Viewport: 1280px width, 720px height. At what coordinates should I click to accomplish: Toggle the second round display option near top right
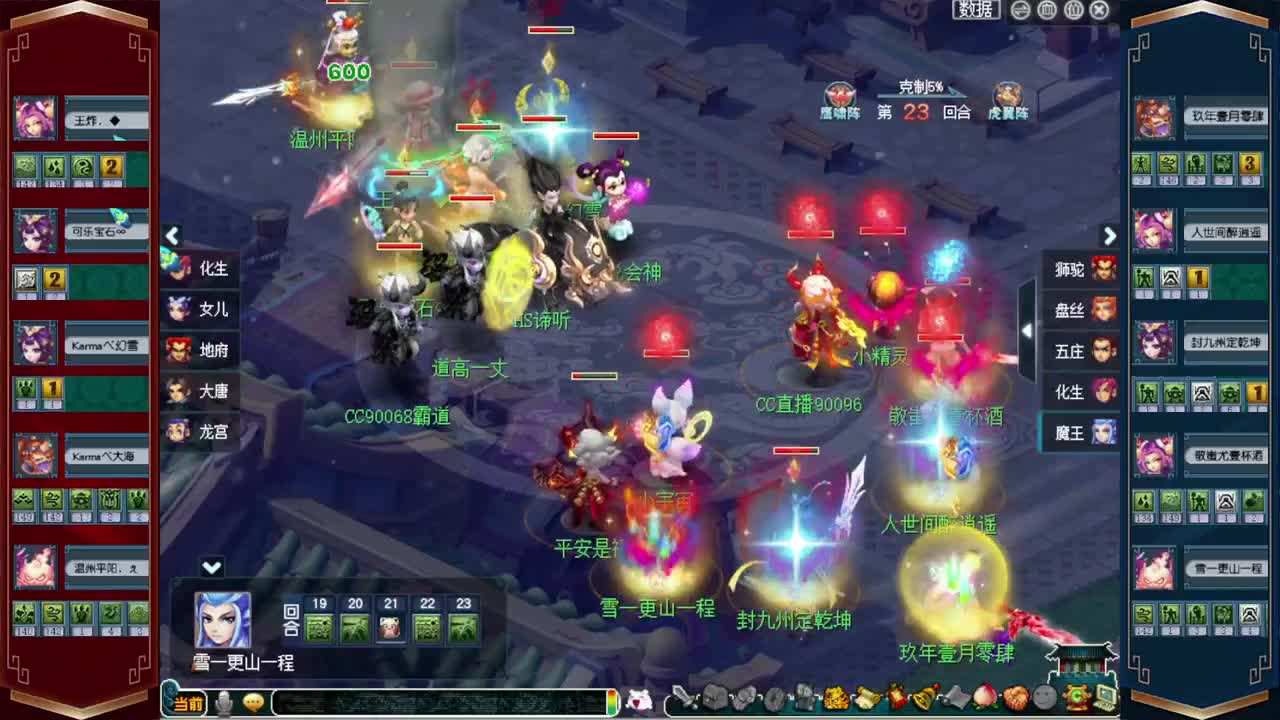click(1074, 10)
